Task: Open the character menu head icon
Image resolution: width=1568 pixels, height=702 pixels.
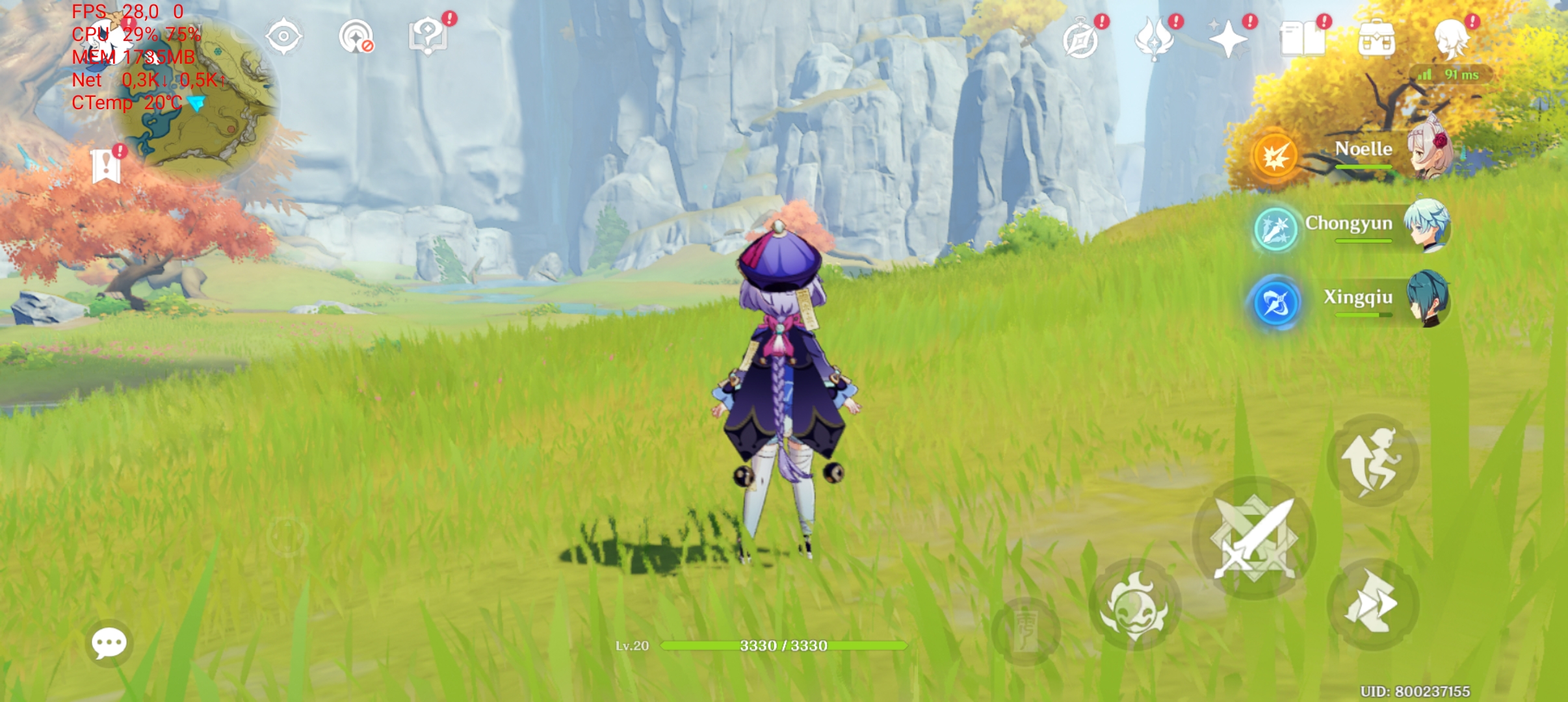Action: [1451, 39]
